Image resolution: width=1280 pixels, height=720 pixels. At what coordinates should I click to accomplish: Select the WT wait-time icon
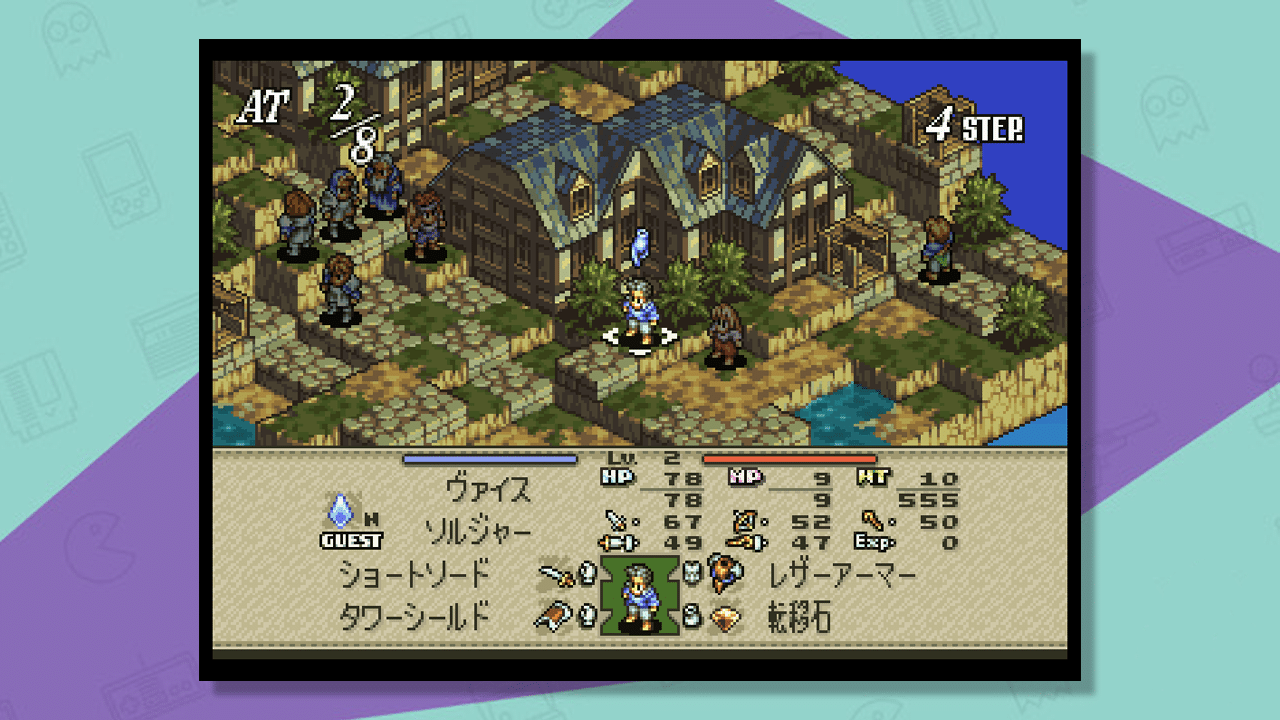pyautogui.click(x=876, y=475)
